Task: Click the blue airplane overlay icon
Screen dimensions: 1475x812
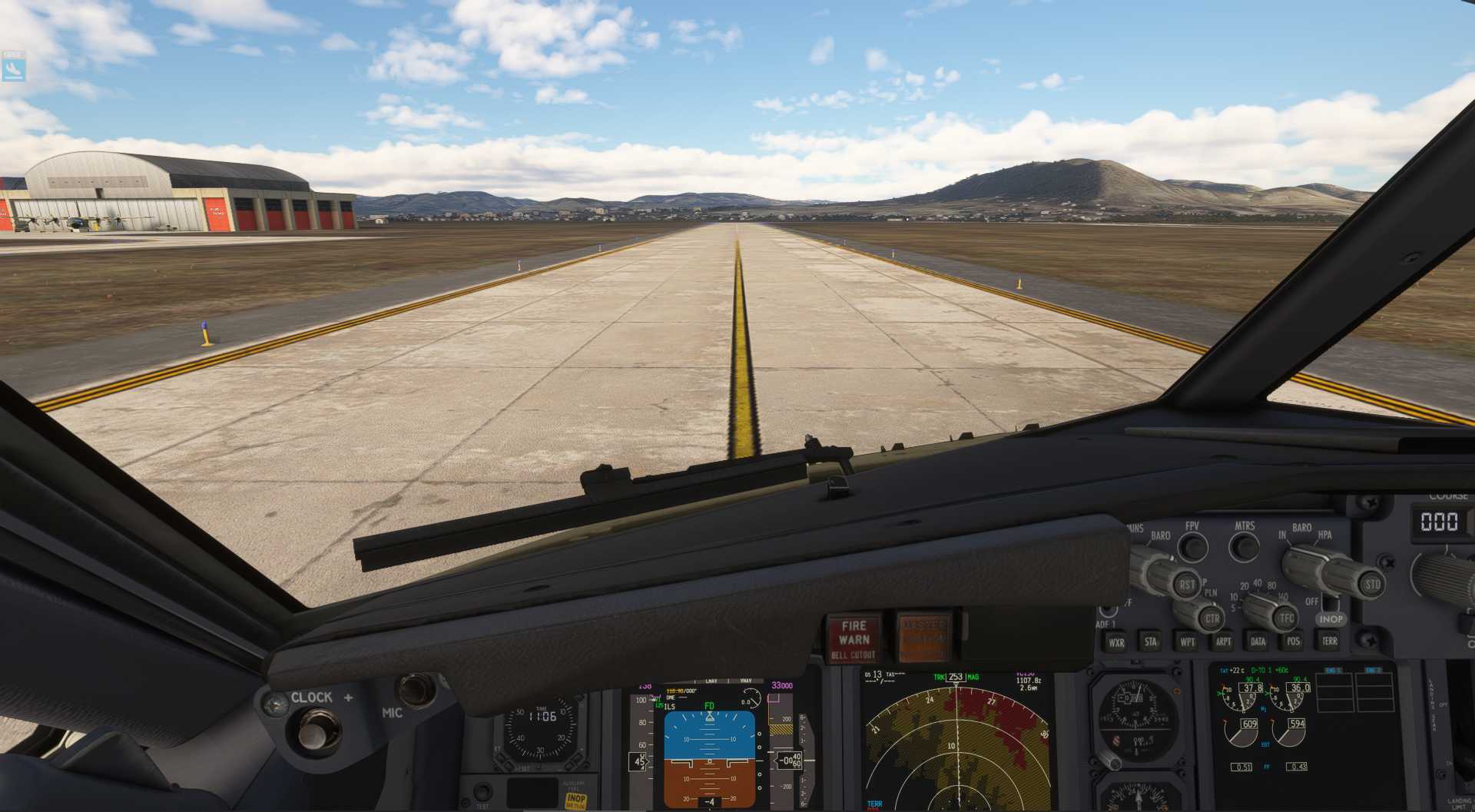Action: pyautogui.click(x=14, y=67)
